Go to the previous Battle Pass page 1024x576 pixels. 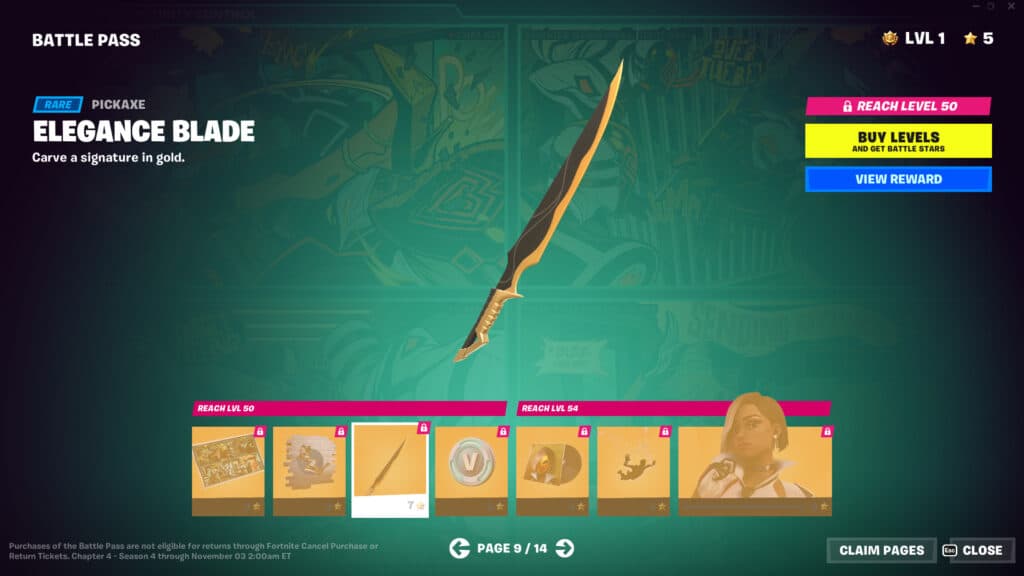click(459, 547)
